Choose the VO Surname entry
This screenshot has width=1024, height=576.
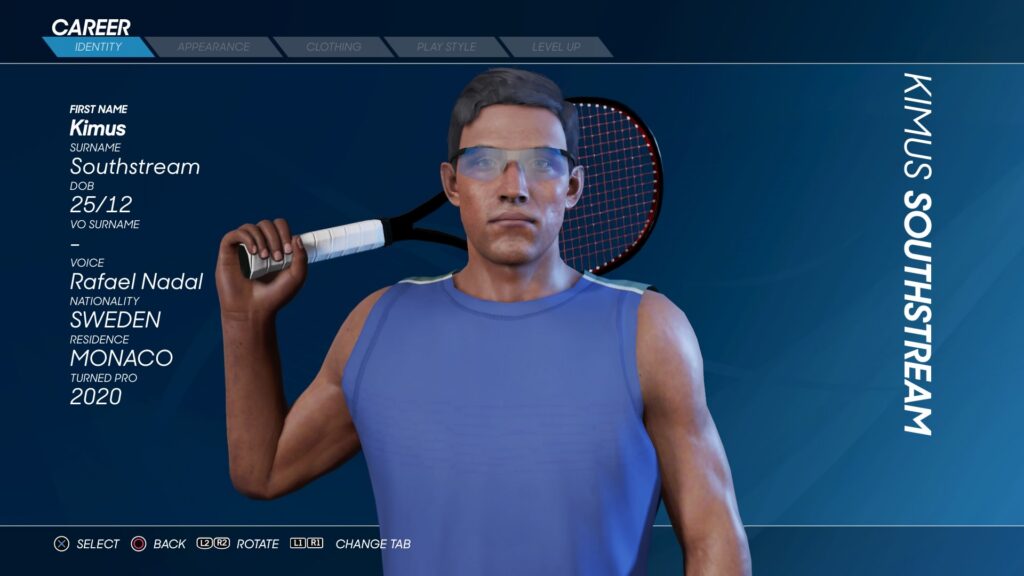[x=76, y=243]
